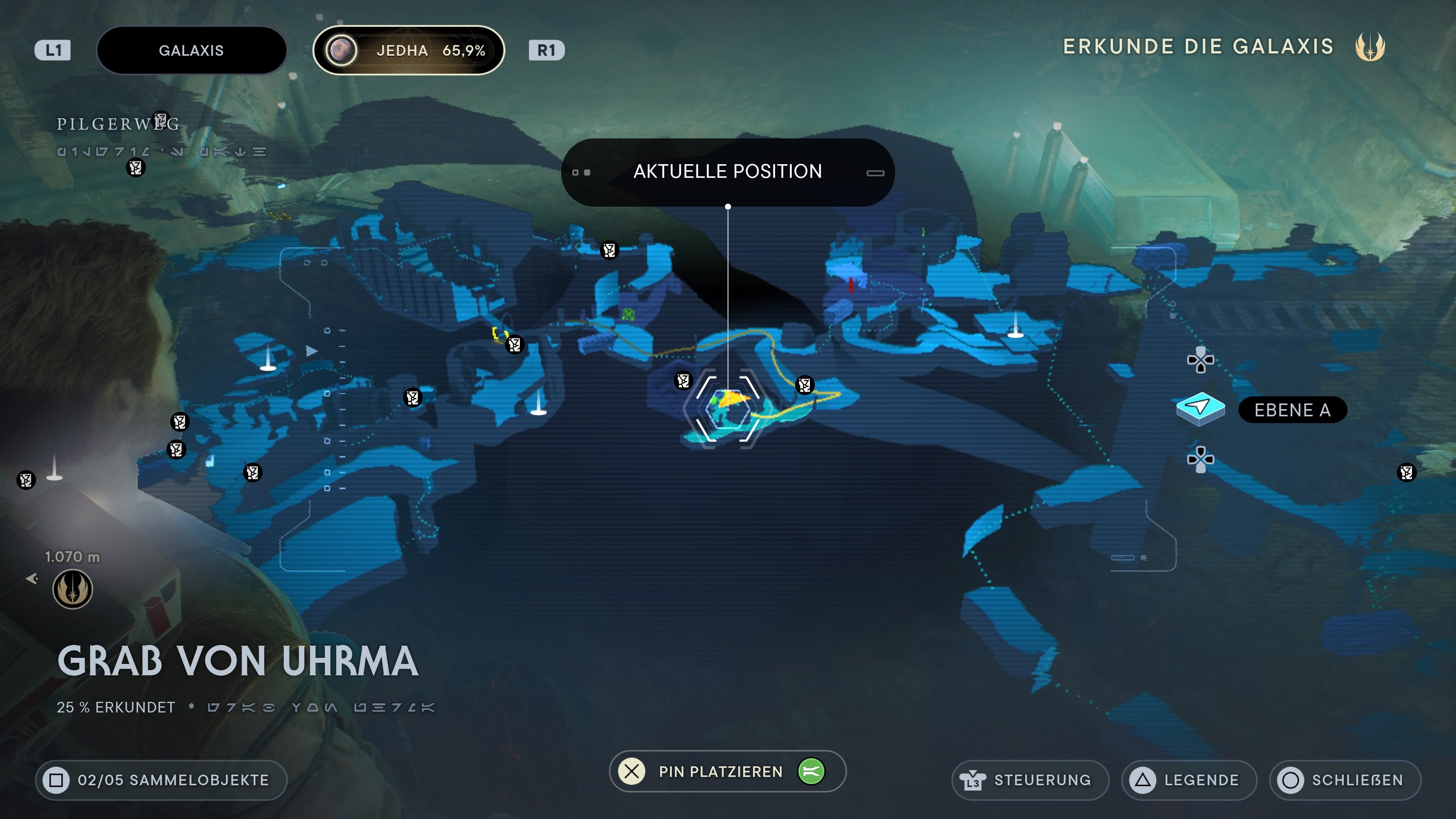Image resolution: width=1456 pixels, height=819 pixels.
Task: Open the Sammelobjekte collectibles list
Action: (x=161, y=780)
